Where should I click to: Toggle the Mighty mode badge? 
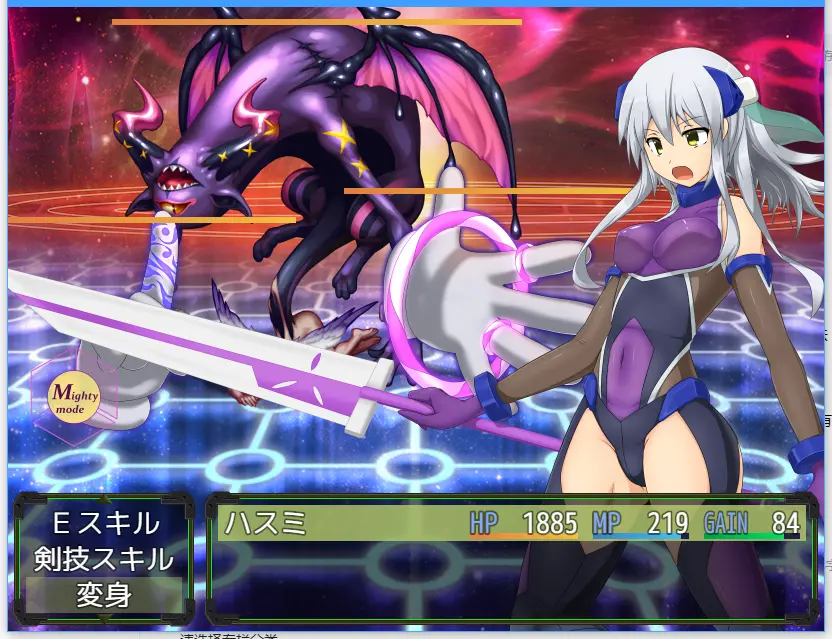coord(74,398)
